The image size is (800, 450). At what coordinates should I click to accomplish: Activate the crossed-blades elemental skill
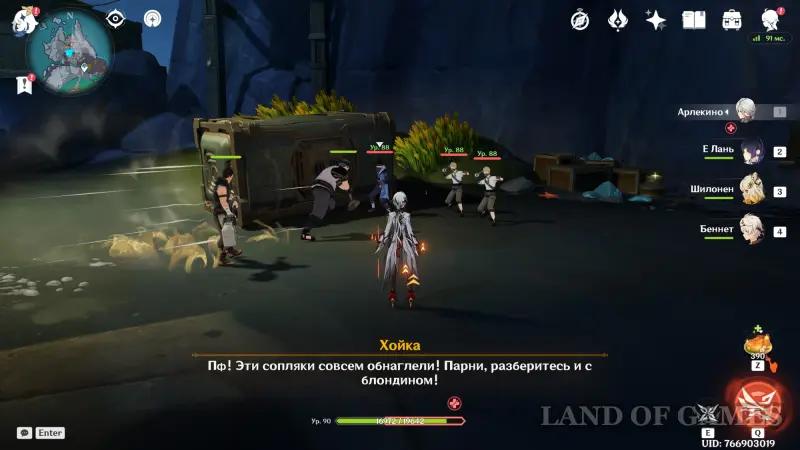click(x=708, y=413)
